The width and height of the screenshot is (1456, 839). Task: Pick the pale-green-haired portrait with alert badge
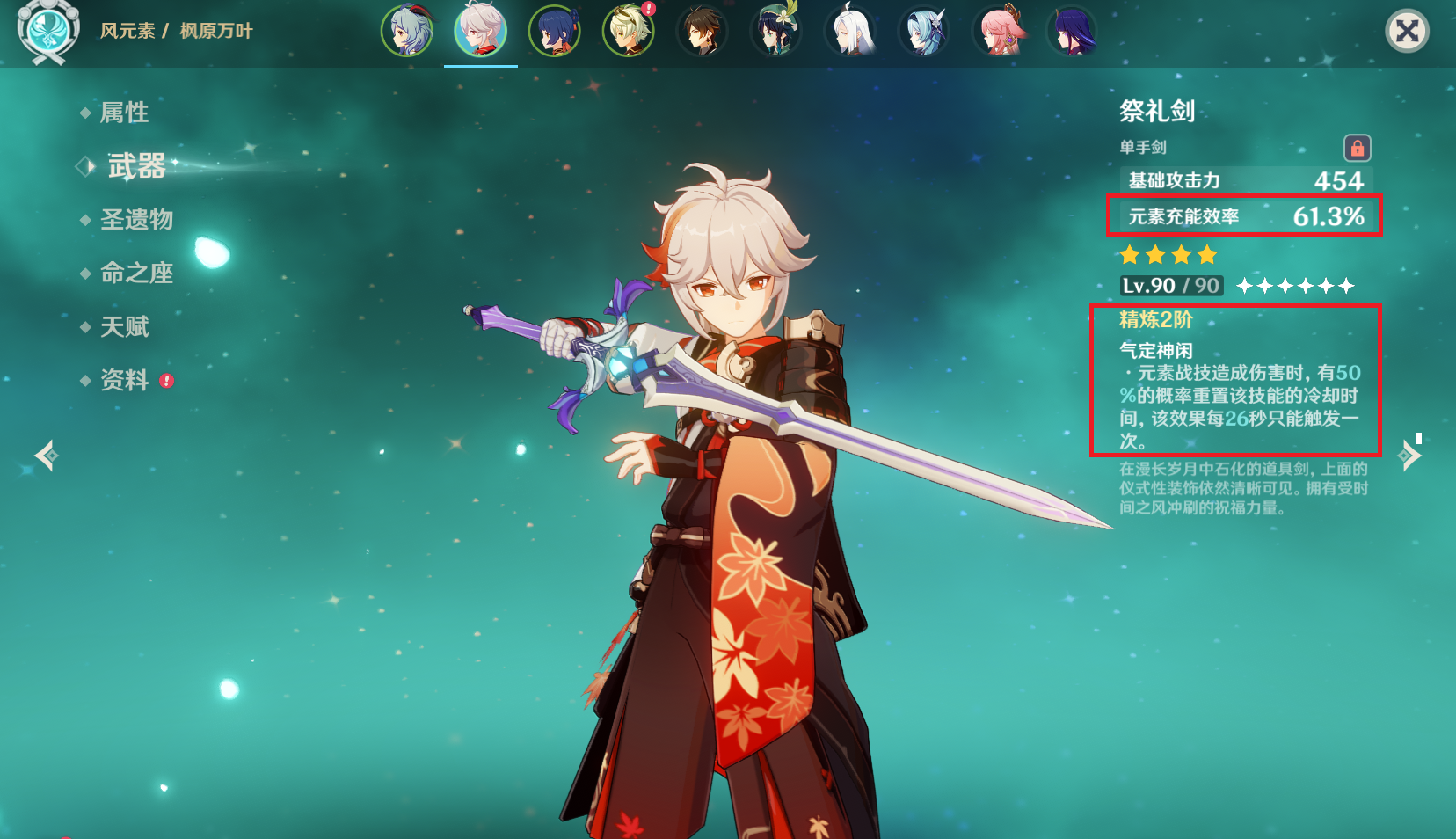tap(628, 31)
